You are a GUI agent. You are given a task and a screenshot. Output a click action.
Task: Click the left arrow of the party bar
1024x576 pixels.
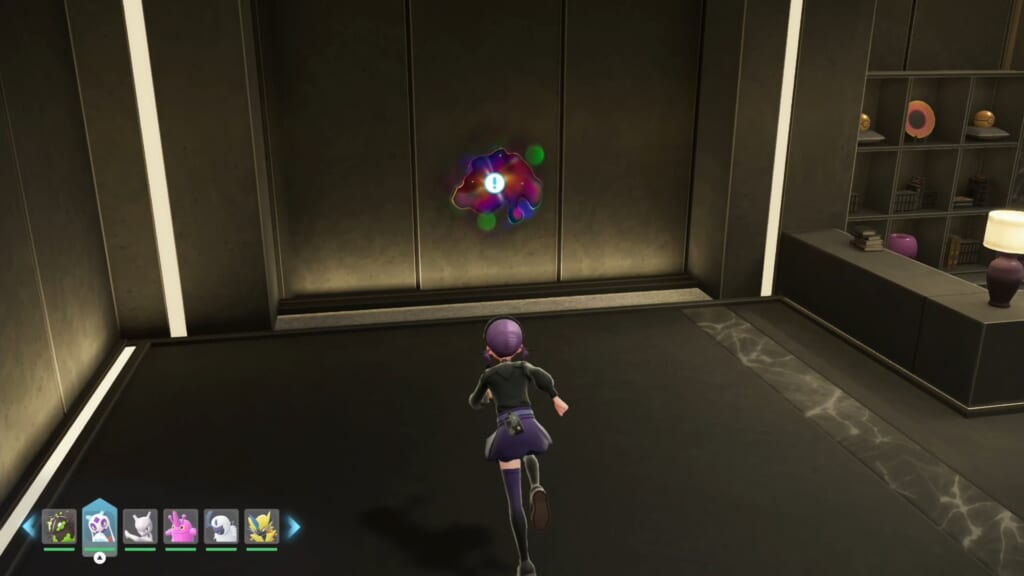click(x=29, y=526)
